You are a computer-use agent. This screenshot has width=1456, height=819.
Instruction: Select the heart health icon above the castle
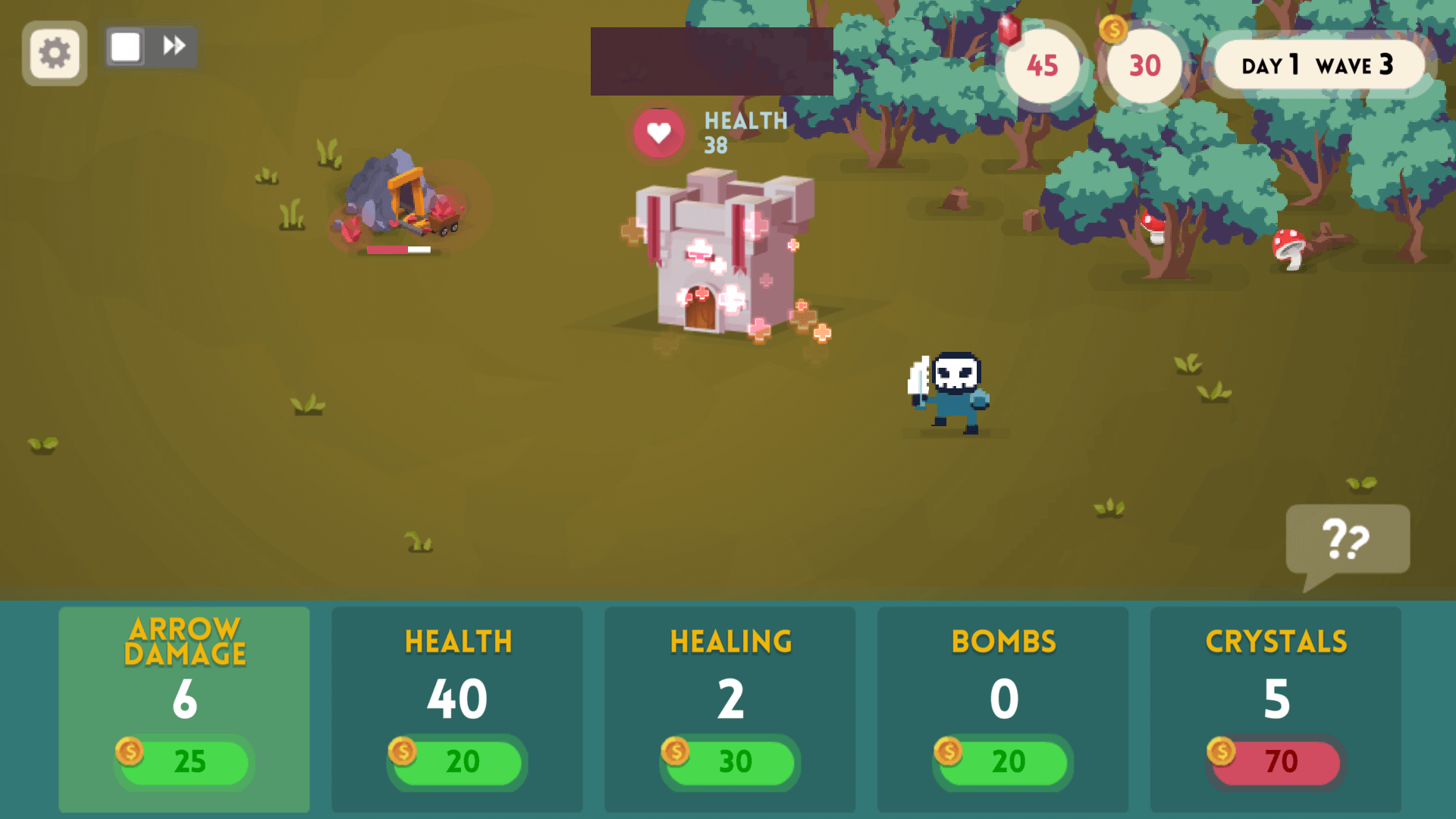[x=657, y=133]
